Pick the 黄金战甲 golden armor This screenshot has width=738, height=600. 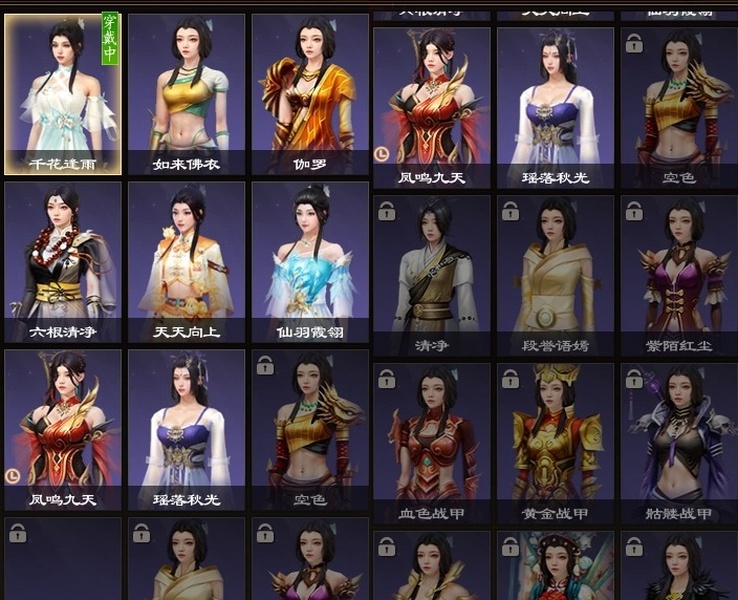point(555,443)
